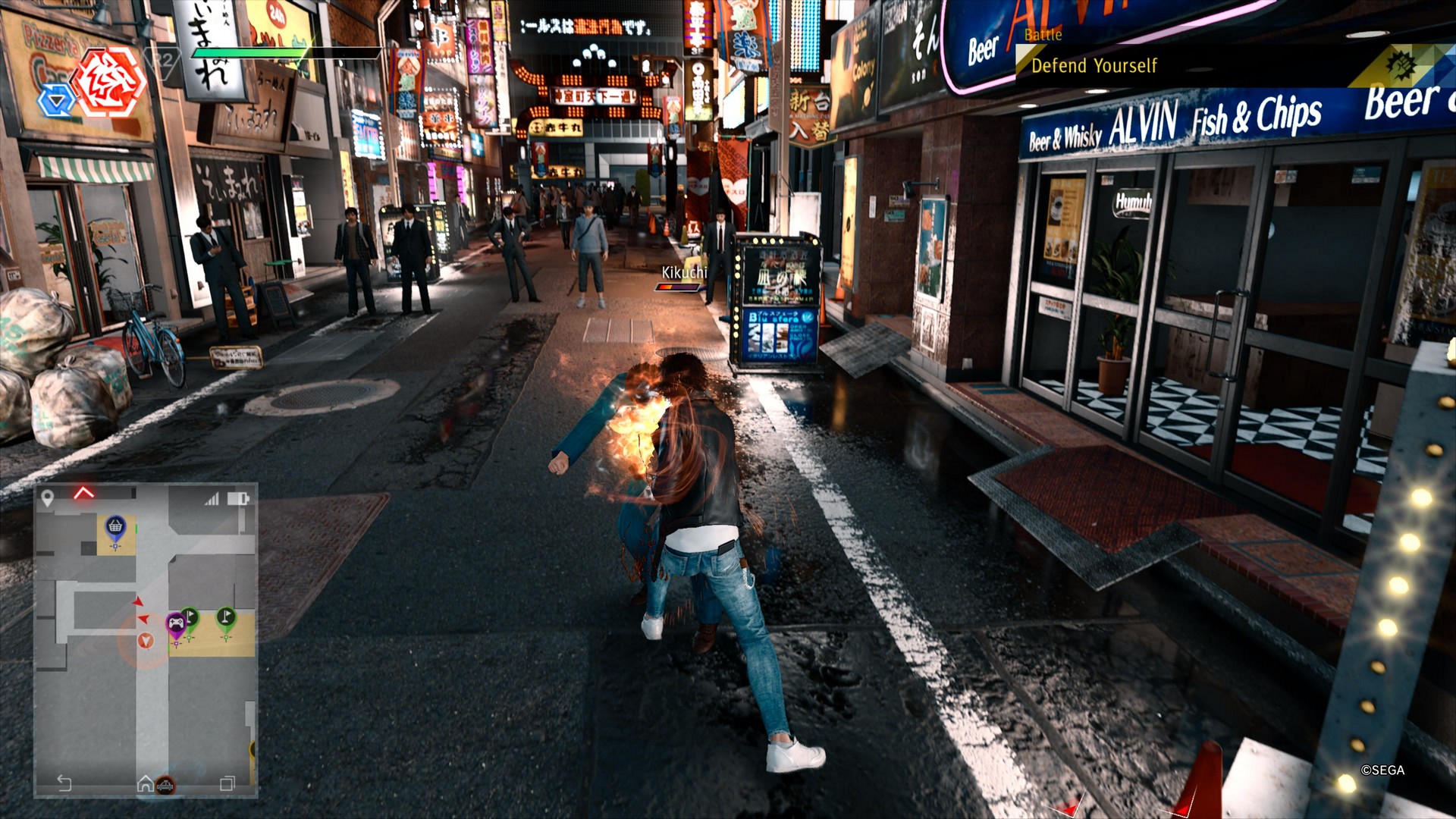Click the location pin icon on the minimap
Image resolution: width=1456 pixels, height=819 pixels.
(48, 497)
